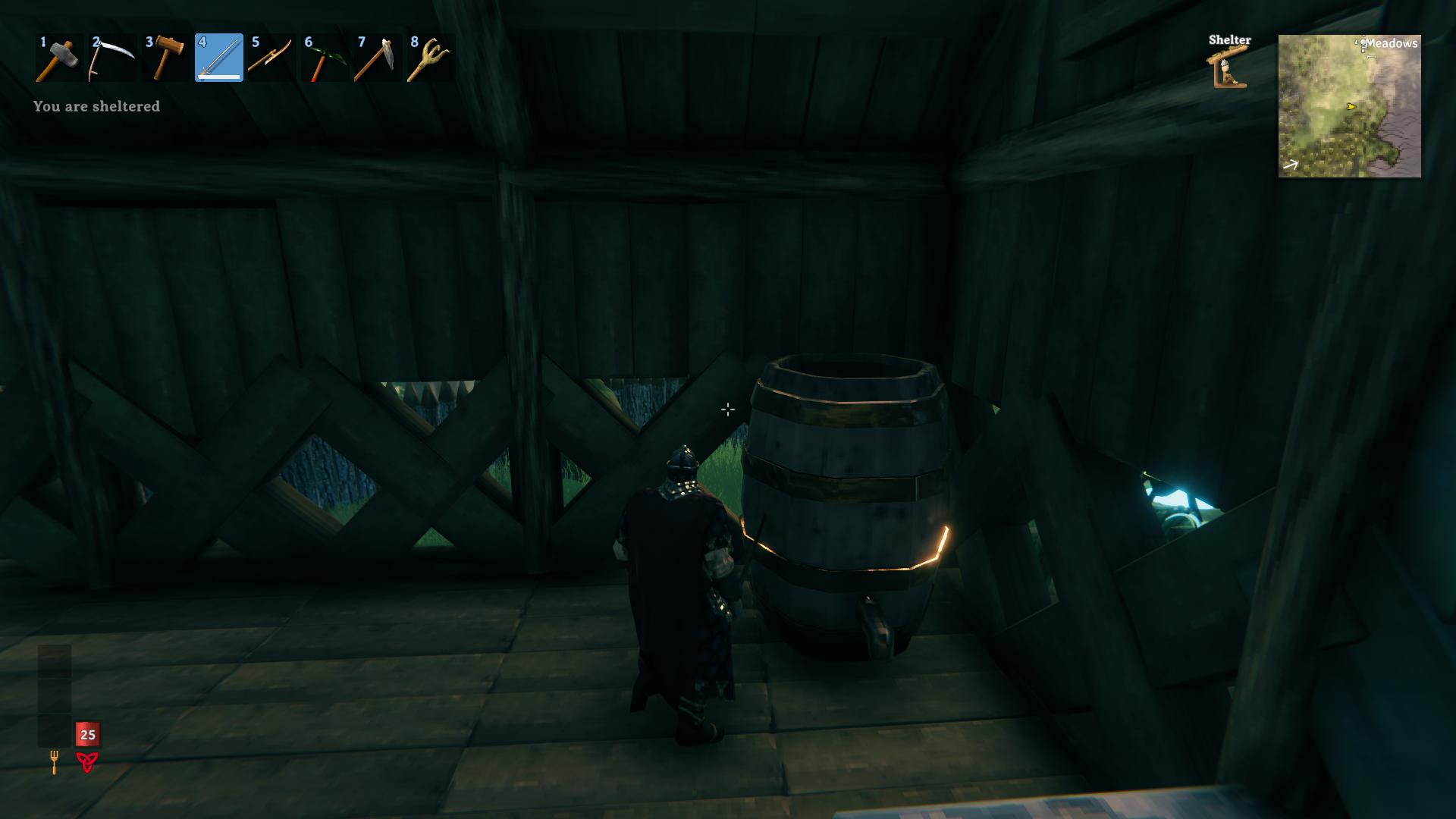
Task: Pick the cultivator fork in slot 8
Action: pos(430,58)
